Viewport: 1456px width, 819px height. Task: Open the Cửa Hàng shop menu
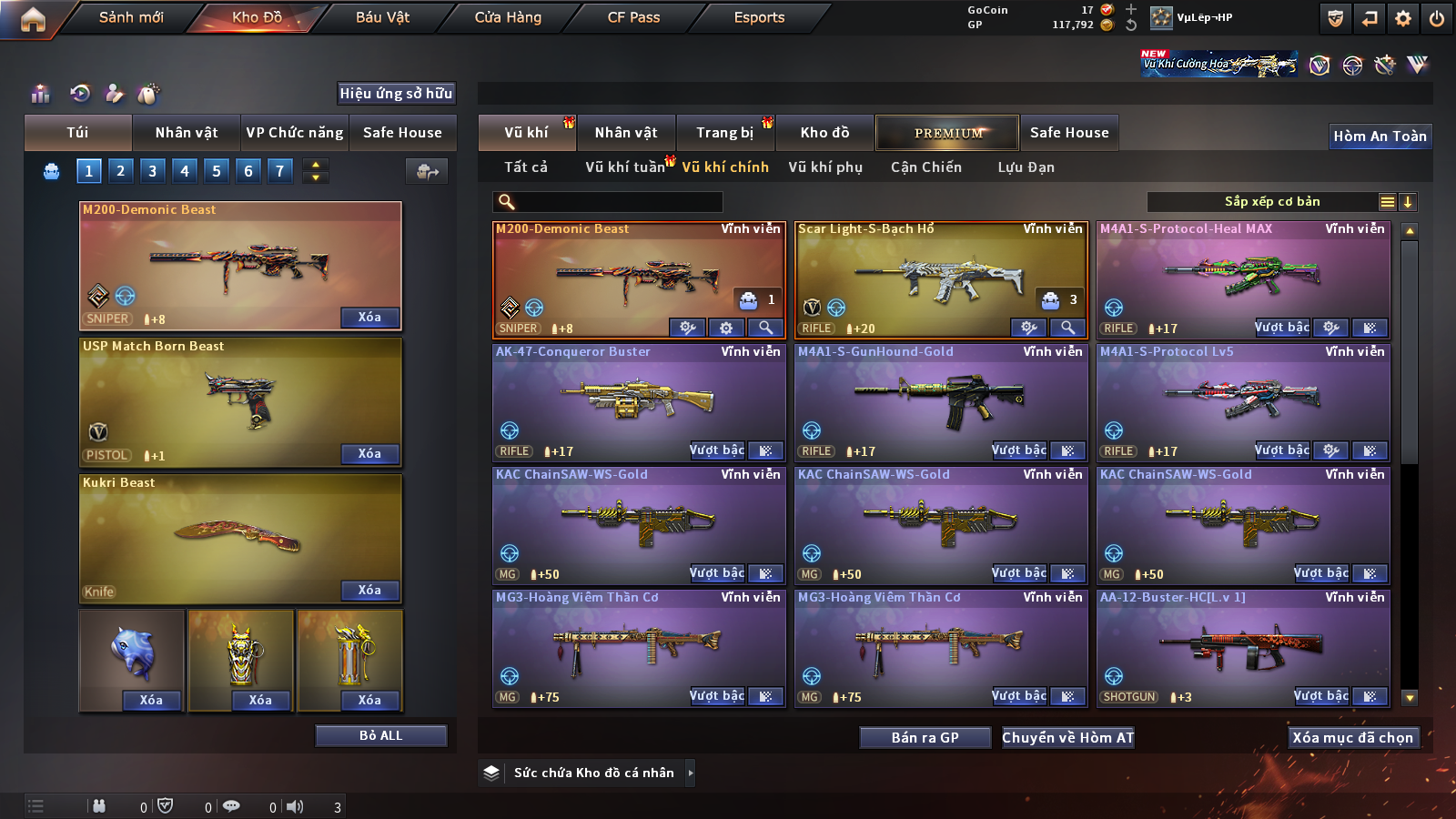pos(508,17)
